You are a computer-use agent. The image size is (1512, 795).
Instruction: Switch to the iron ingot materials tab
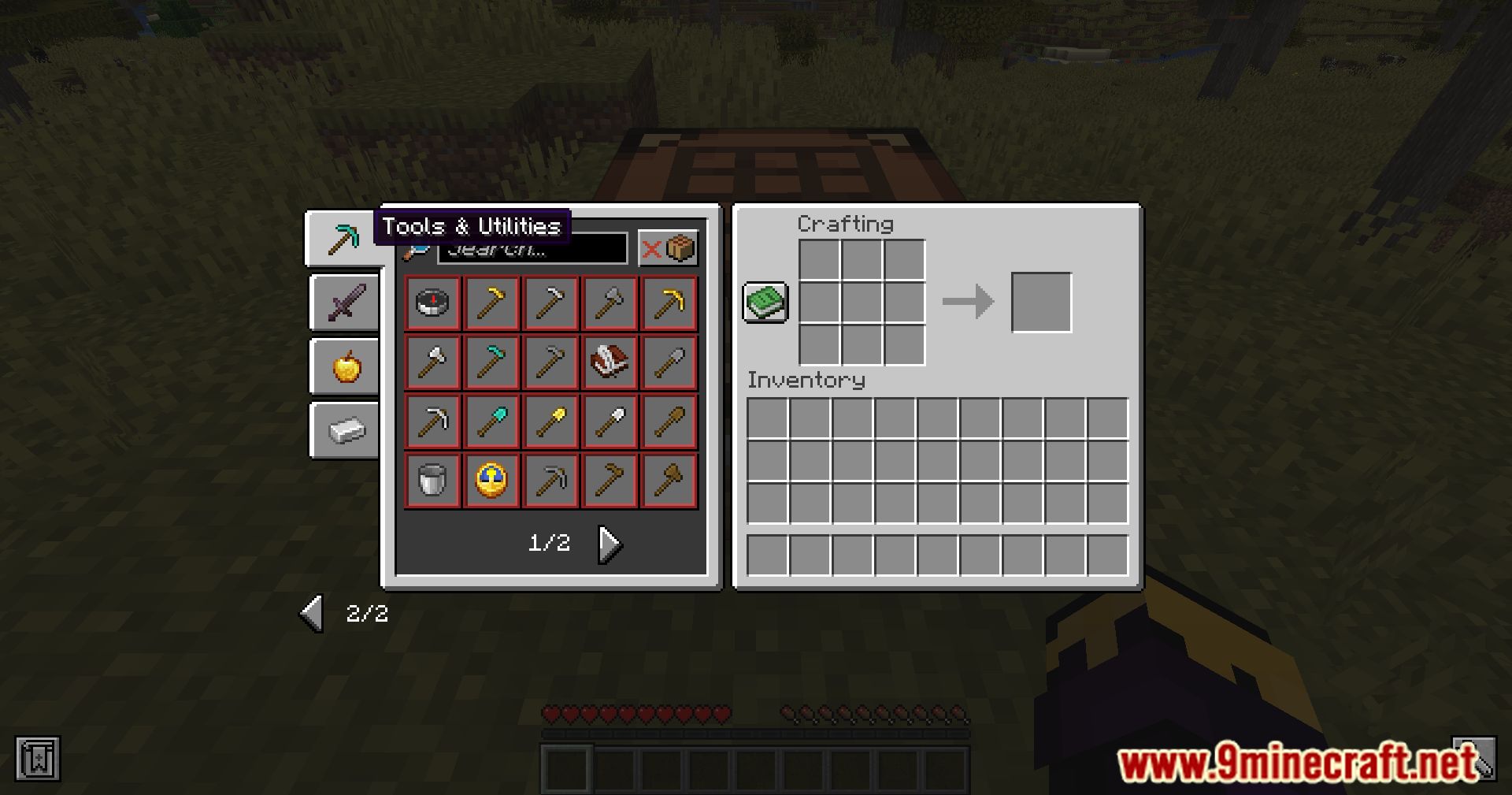click(x=346, y=430)
